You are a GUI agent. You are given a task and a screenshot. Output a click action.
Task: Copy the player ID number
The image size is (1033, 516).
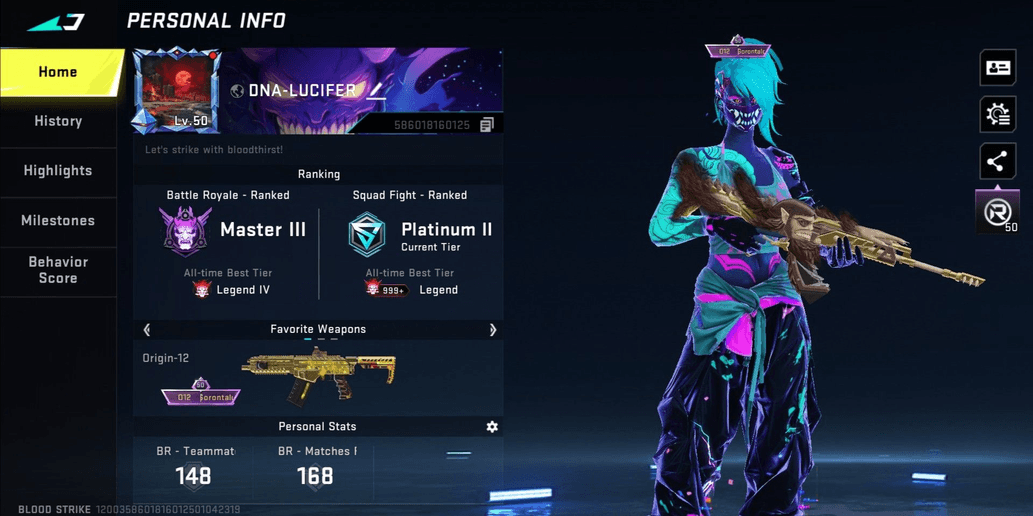point(487,125)
